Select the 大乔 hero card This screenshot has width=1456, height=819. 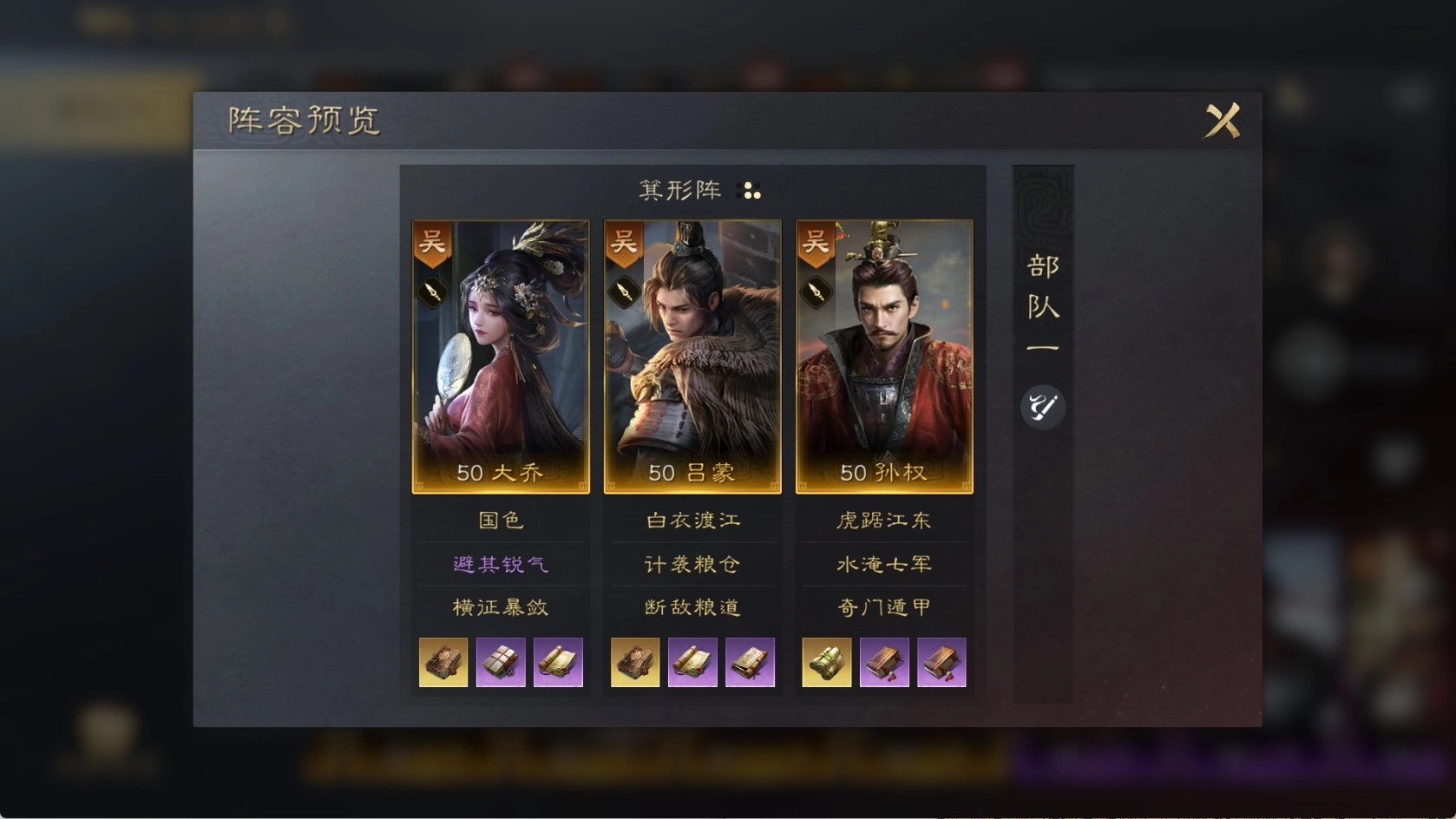coord(501,357)
